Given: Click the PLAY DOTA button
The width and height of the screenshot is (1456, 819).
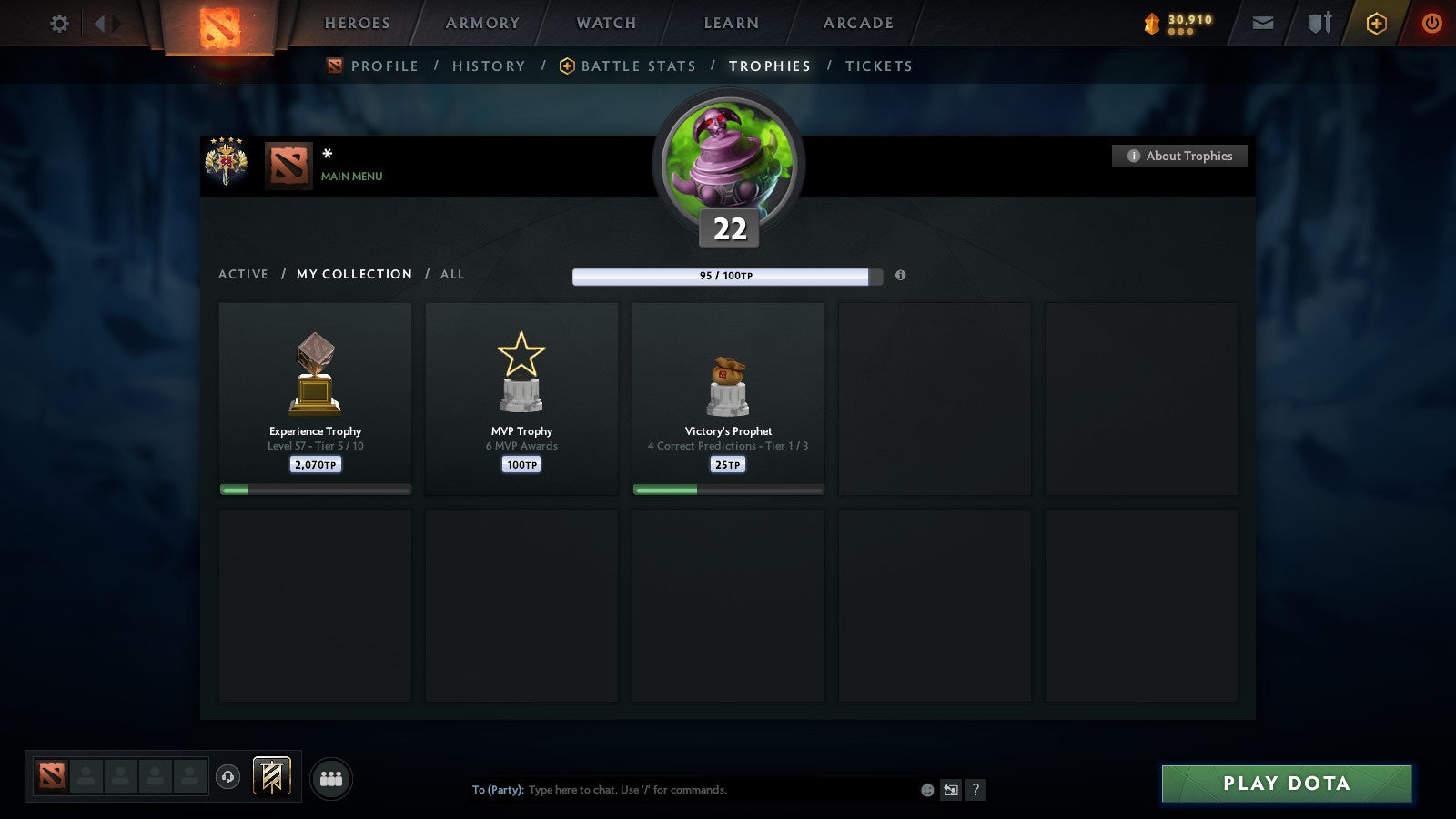Looking at the screenshot, I should tap(1286, 784).
